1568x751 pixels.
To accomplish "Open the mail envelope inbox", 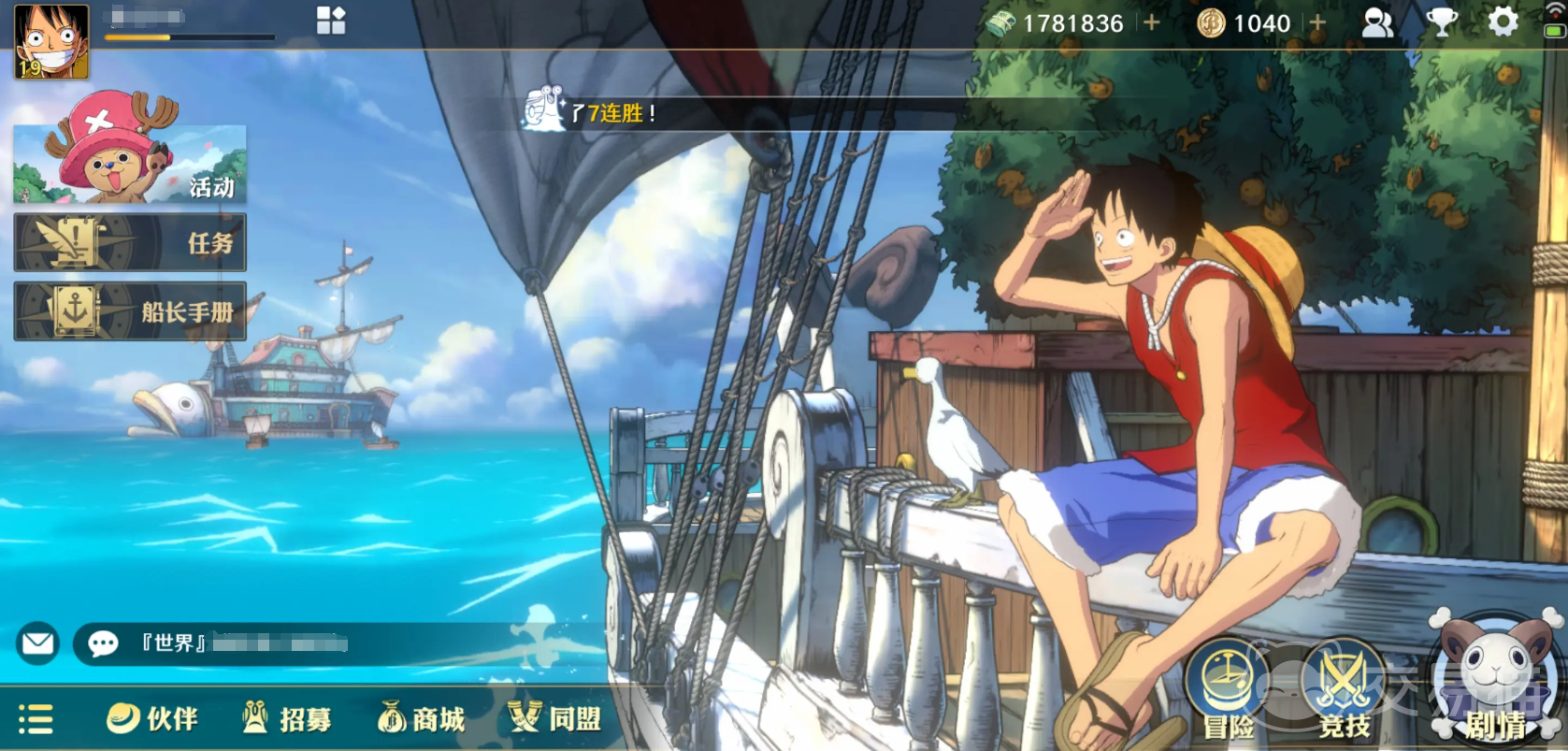I will tap(38, 643).
